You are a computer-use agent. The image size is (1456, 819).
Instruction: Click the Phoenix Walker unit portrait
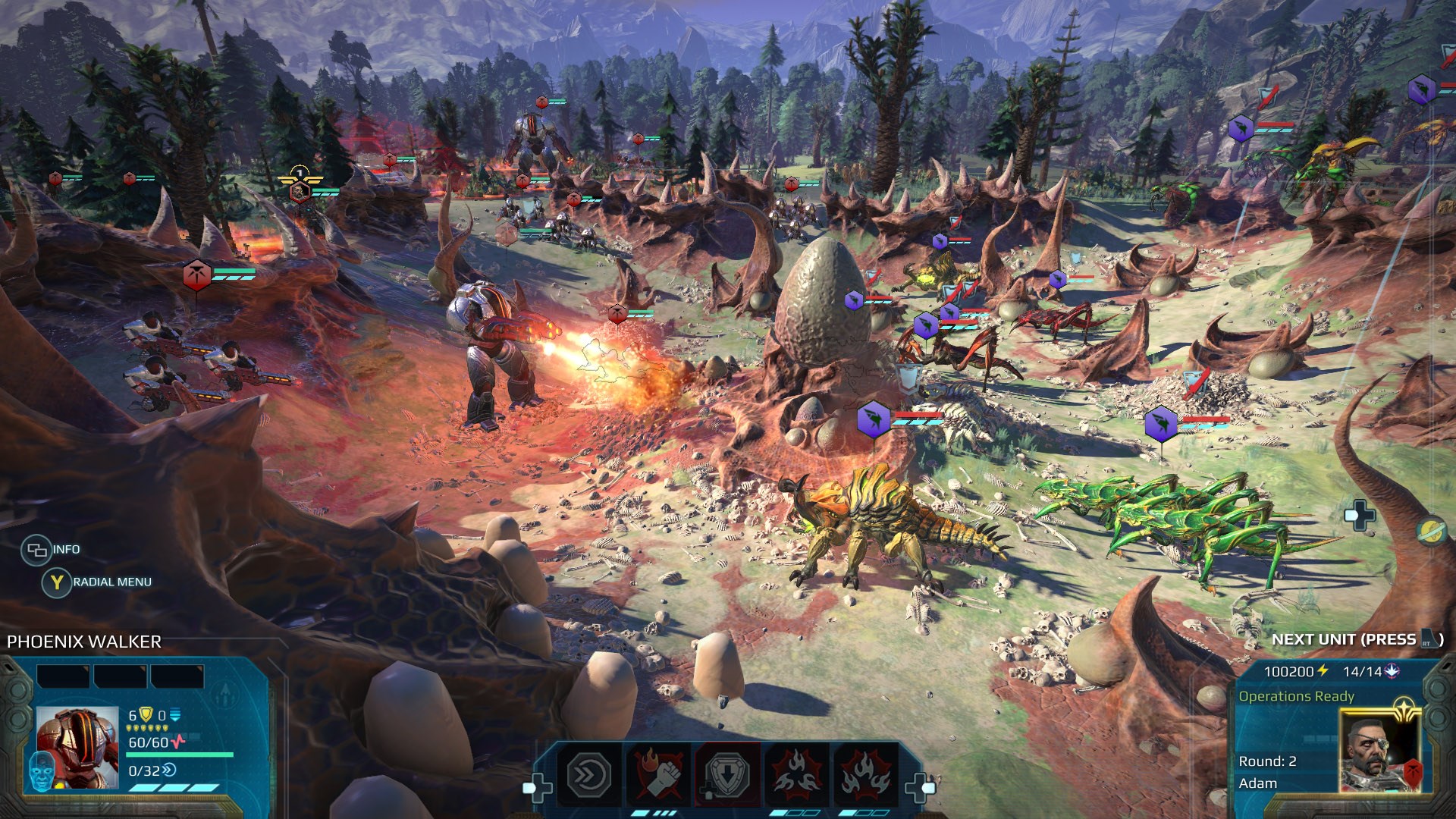coord(78,747)
